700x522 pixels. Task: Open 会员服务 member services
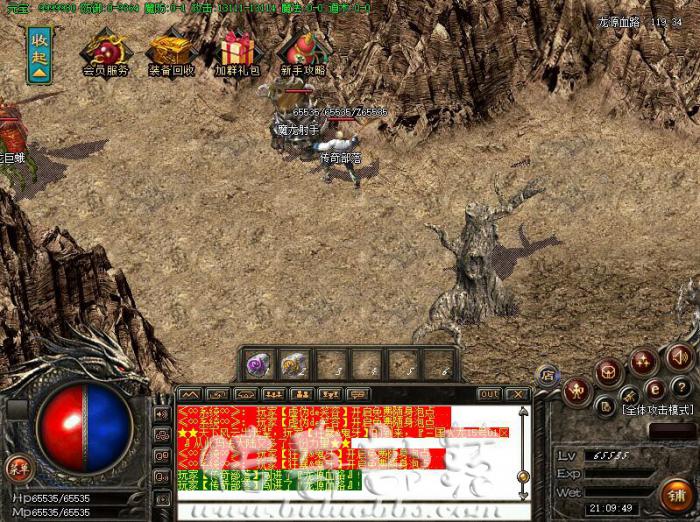pos(106,52)
